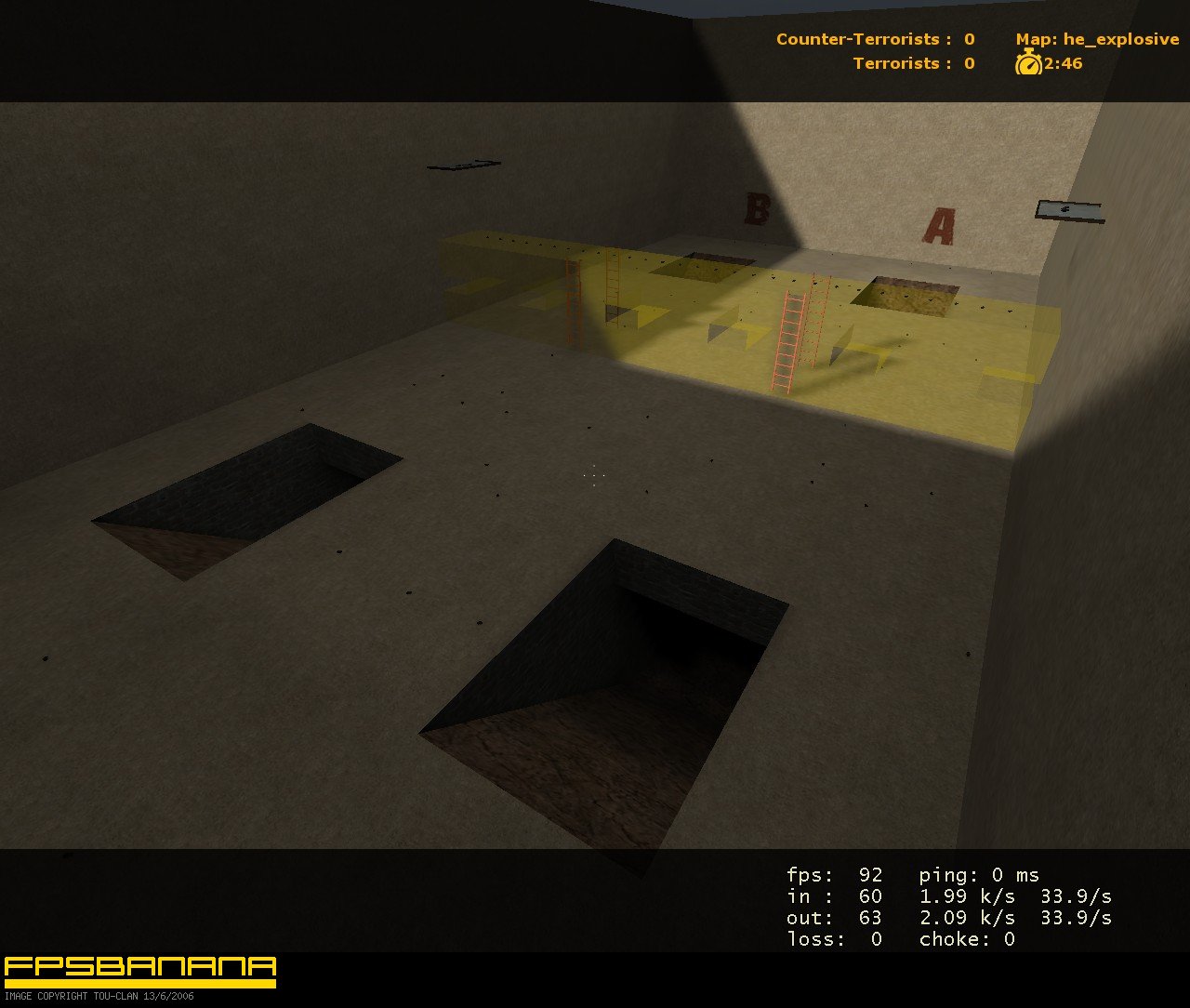Click the in: 60 network stat
The image size is (1190, 1008).
[x=831, y=896]
